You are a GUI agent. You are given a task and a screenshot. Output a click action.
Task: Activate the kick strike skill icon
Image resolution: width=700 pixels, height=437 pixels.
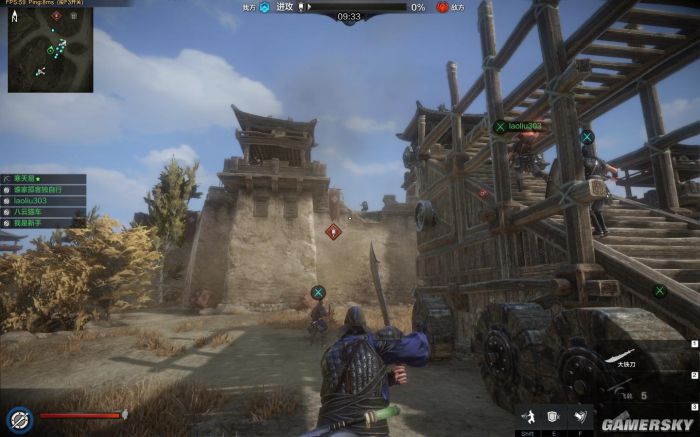pos(579,416)
